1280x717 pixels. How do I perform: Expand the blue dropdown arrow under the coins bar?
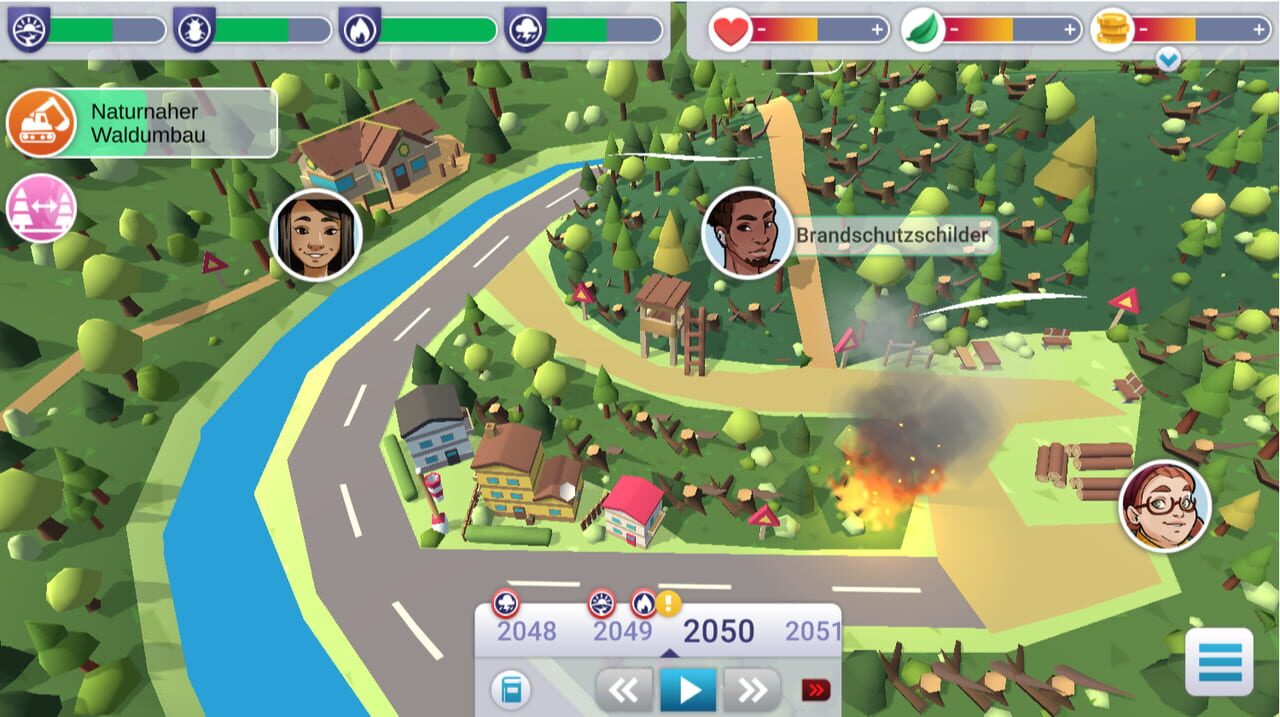(x=1167, y=61)
